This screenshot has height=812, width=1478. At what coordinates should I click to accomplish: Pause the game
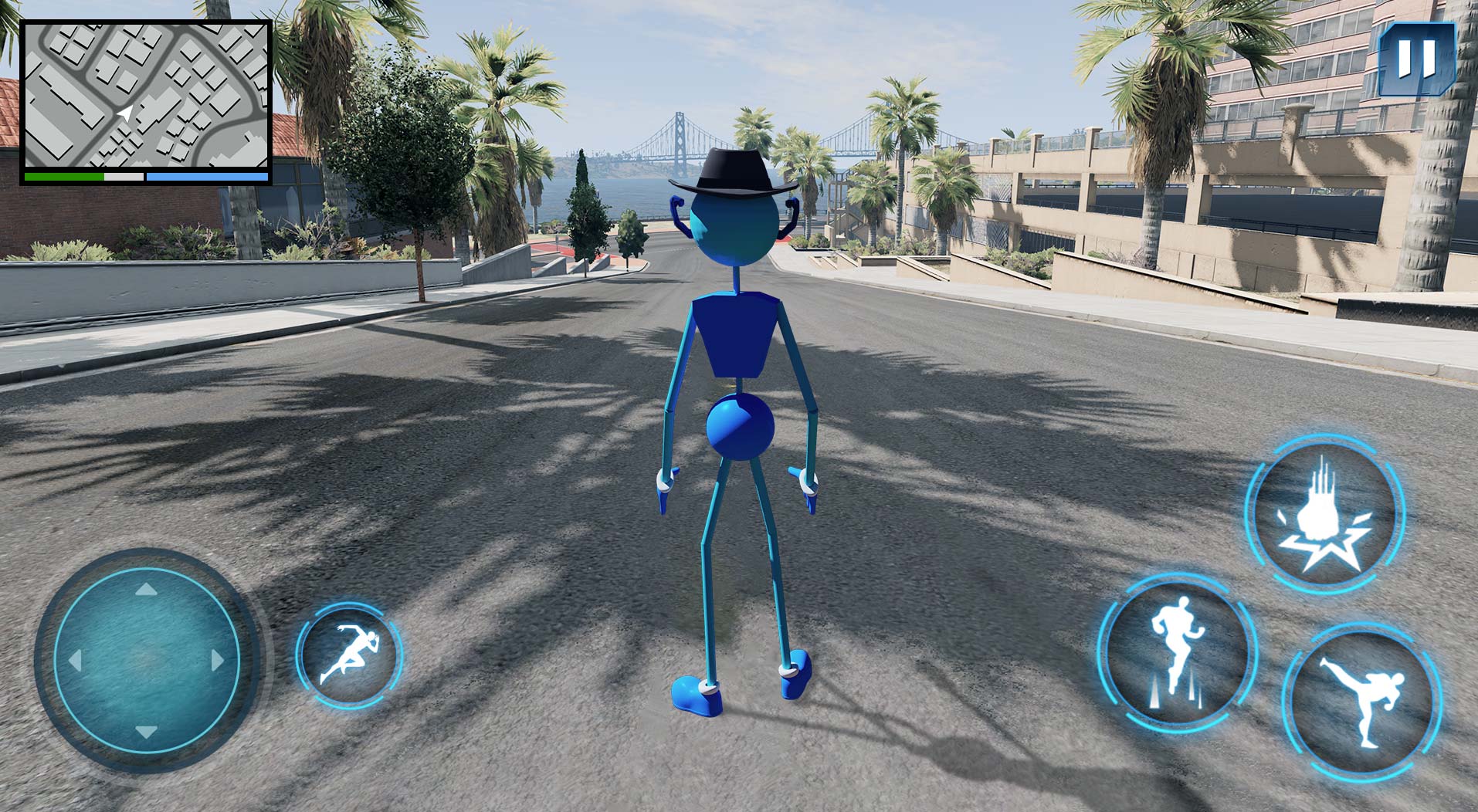(x=1416, y=59)
